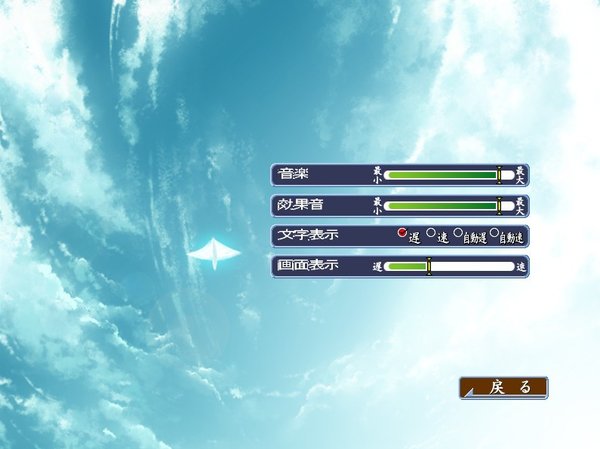Choose the 自動速 auto-fast text option

point(494,233)
